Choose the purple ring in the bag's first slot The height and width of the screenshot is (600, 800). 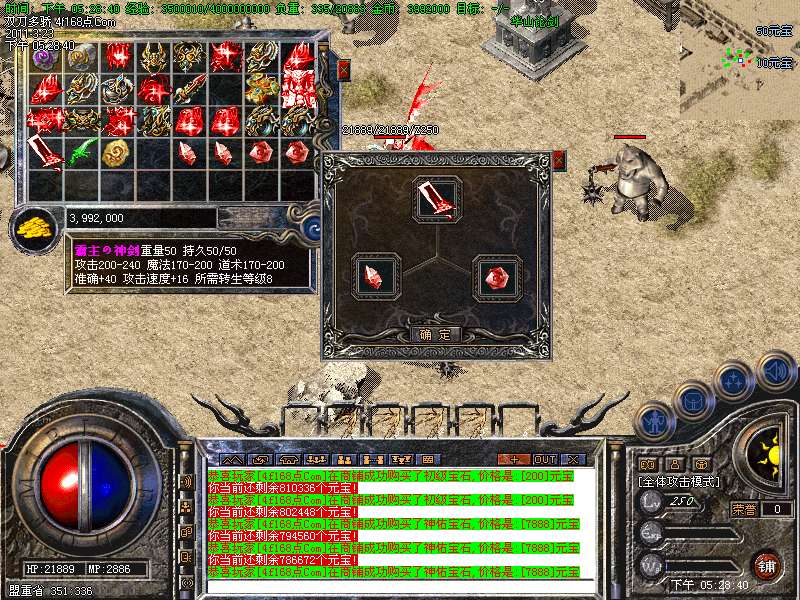coord(45,58)
